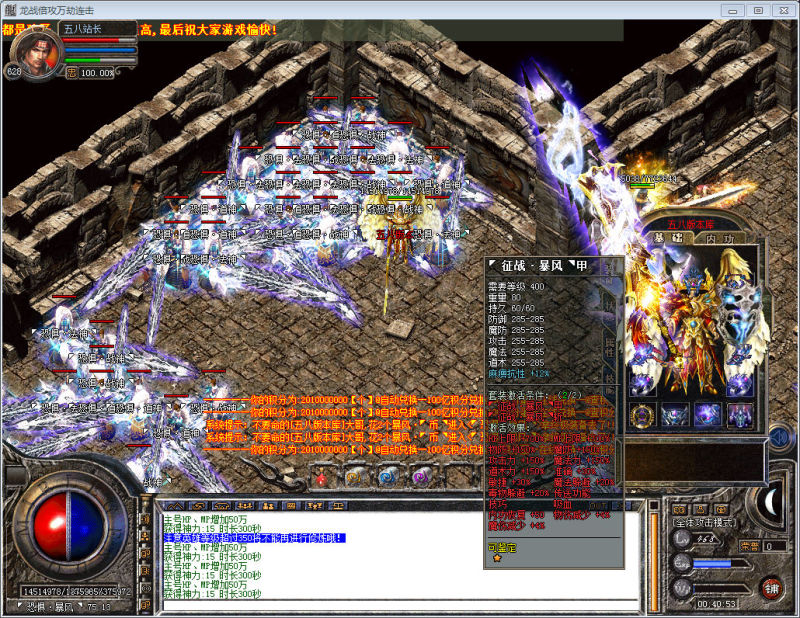Click the chat text input field

[400, 604]
